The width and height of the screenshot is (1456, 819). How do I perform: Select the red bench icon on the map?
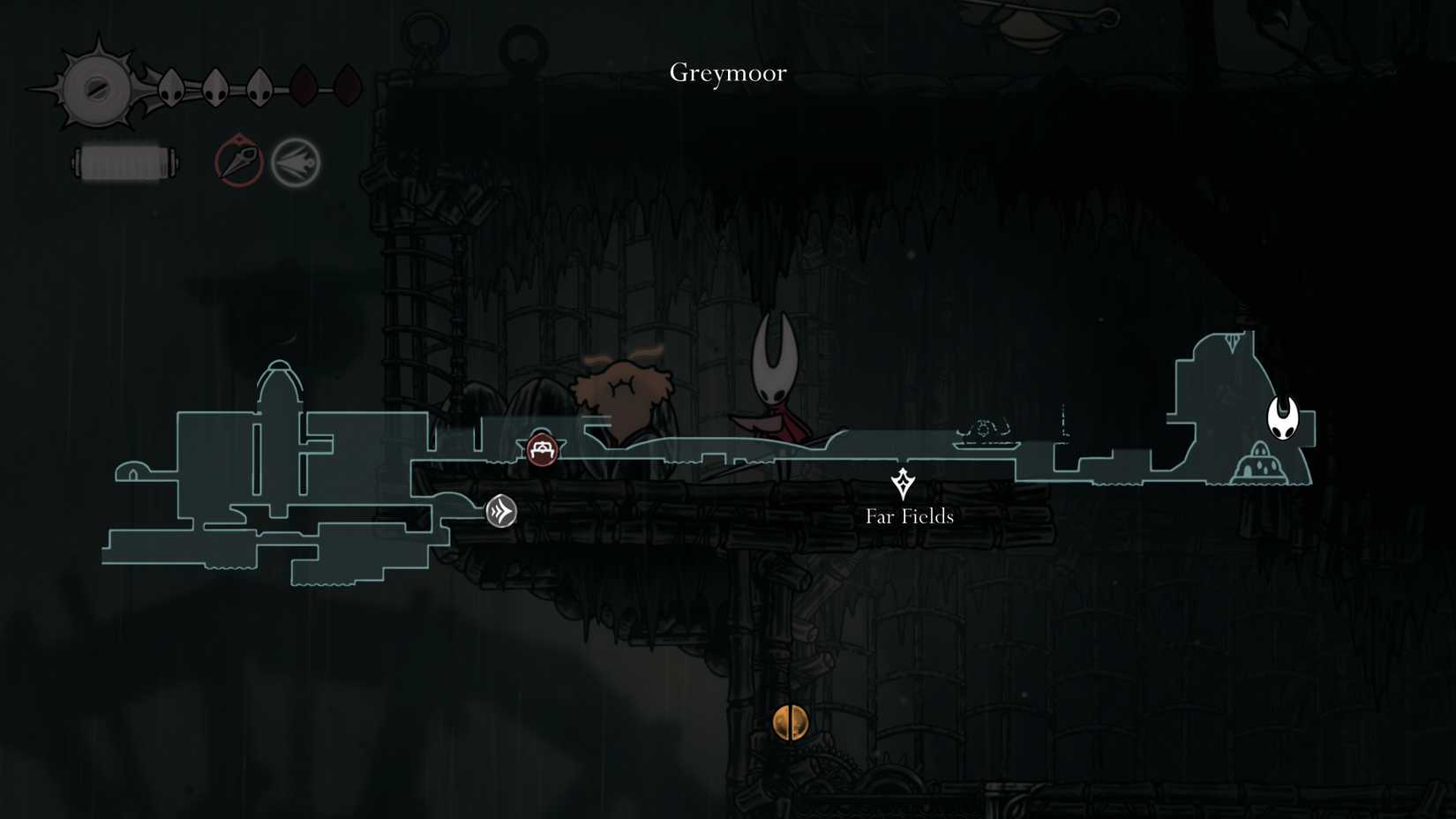click(541, 449)
